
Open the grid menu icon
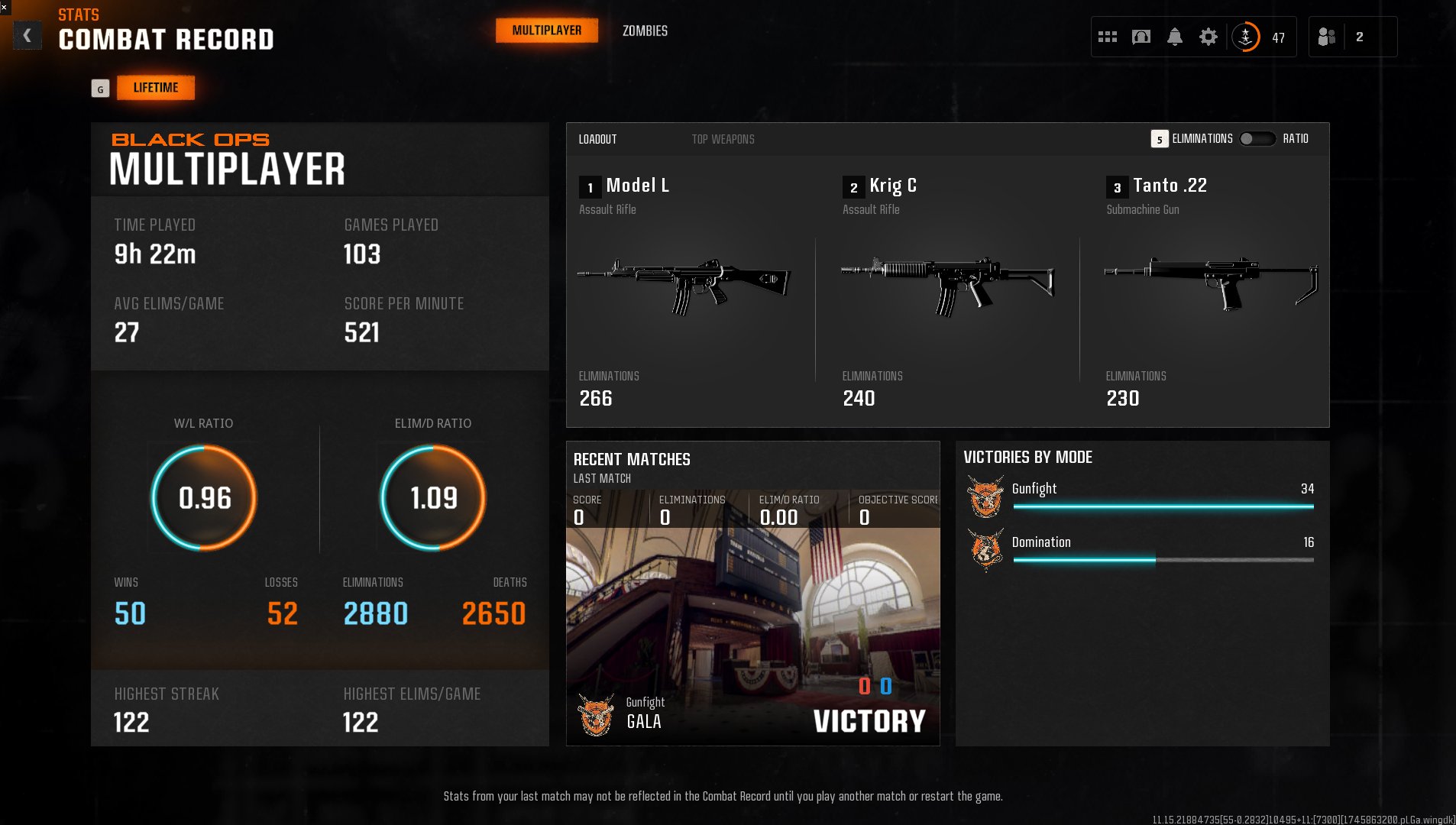click(1107, 37)
